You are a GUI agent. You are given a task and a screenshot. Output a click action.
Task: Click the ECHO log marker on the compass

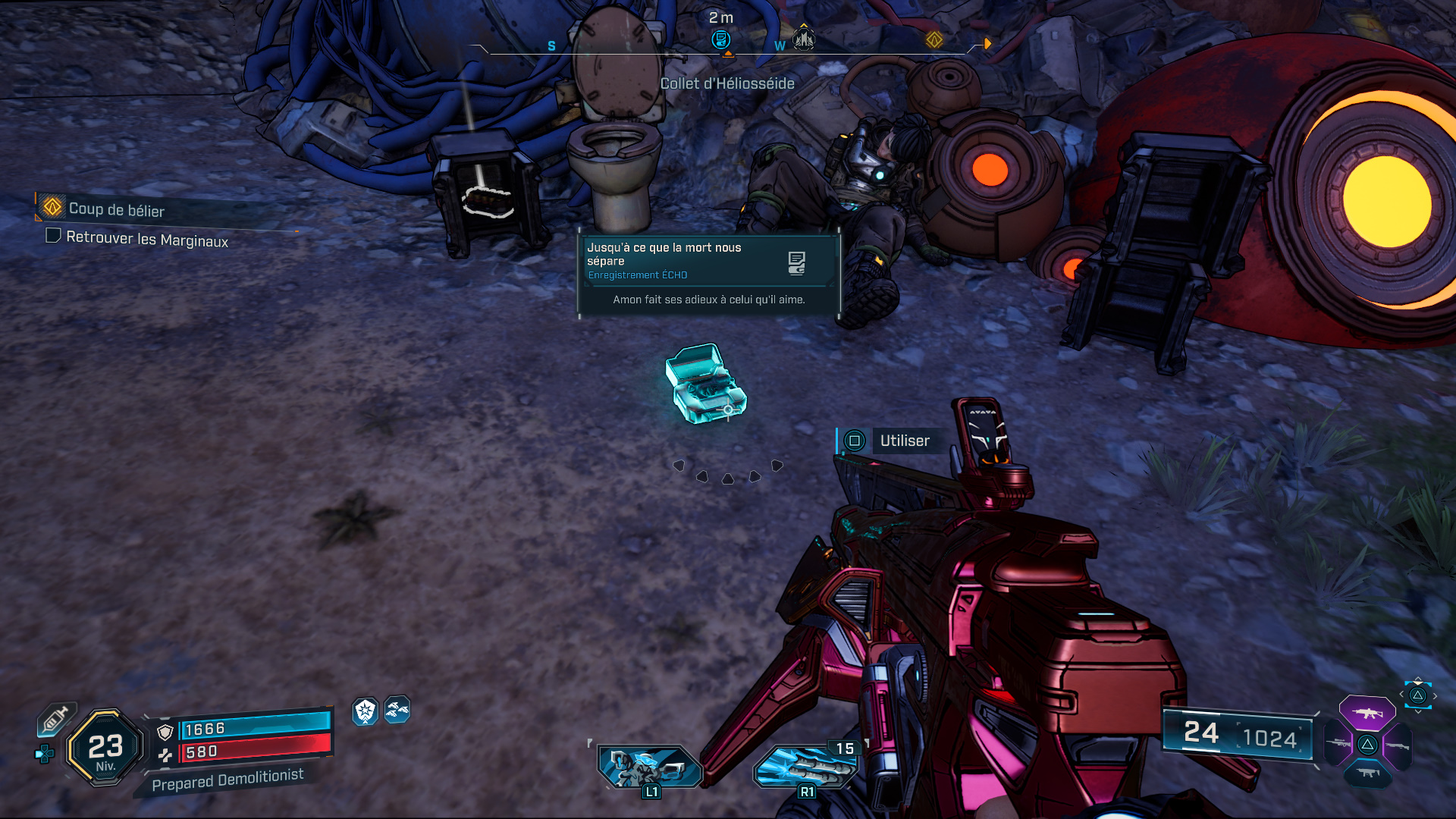720,39
